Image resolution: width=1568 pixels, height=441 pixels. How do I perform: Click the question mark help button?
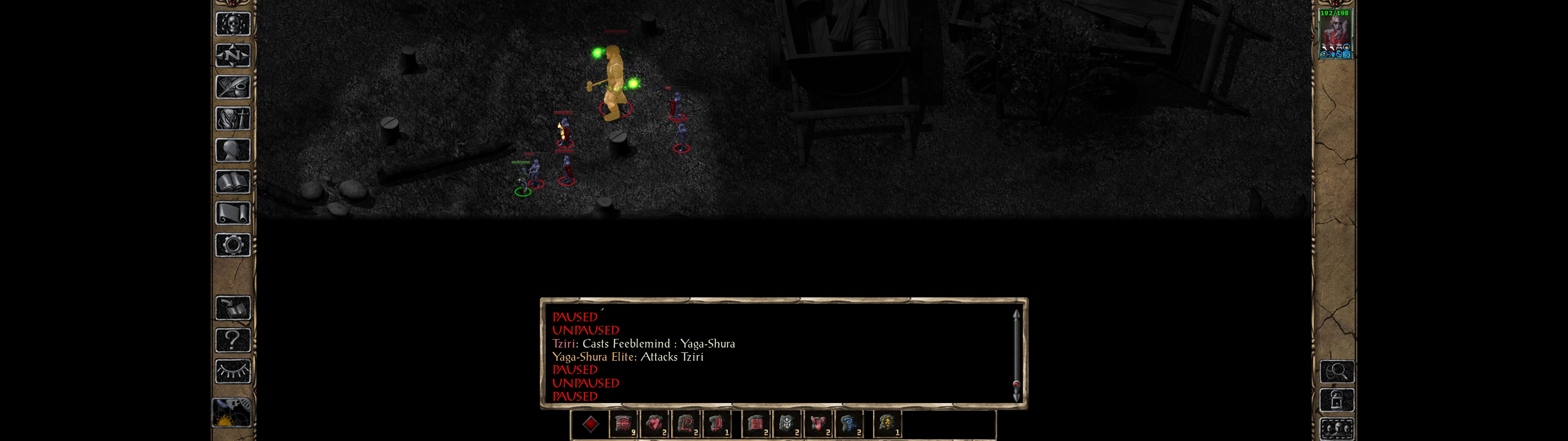(x=232, y=340)
